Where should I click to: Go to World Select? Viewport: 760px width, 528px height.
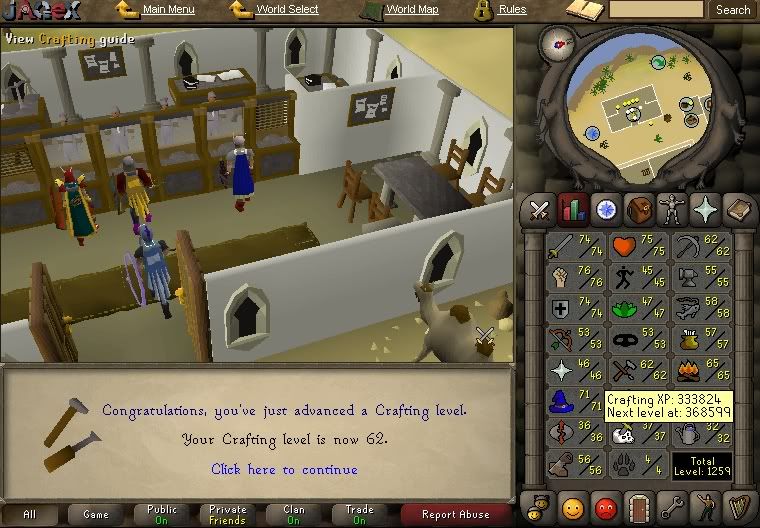click(x=286, y=10)
